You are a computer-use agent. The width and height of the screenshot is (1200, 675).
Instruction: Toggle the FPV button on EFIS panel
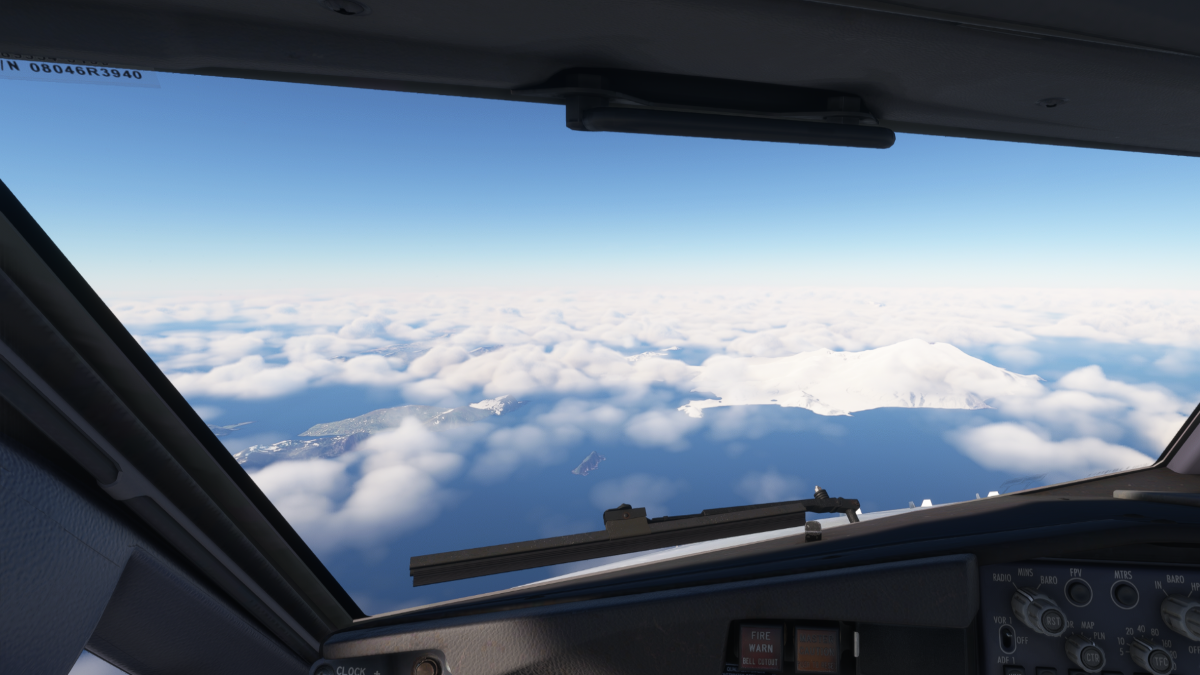pyautogui.click(x=1078, y=592)
